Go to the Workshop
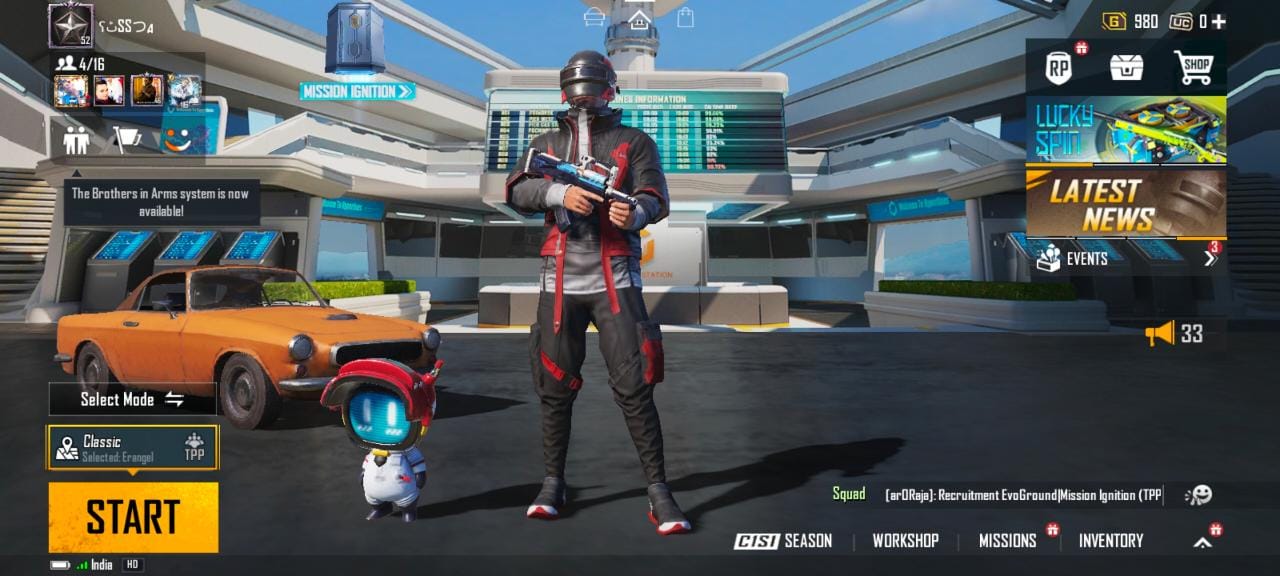This screenshot has height=576, width=1280. coord(905,541)
